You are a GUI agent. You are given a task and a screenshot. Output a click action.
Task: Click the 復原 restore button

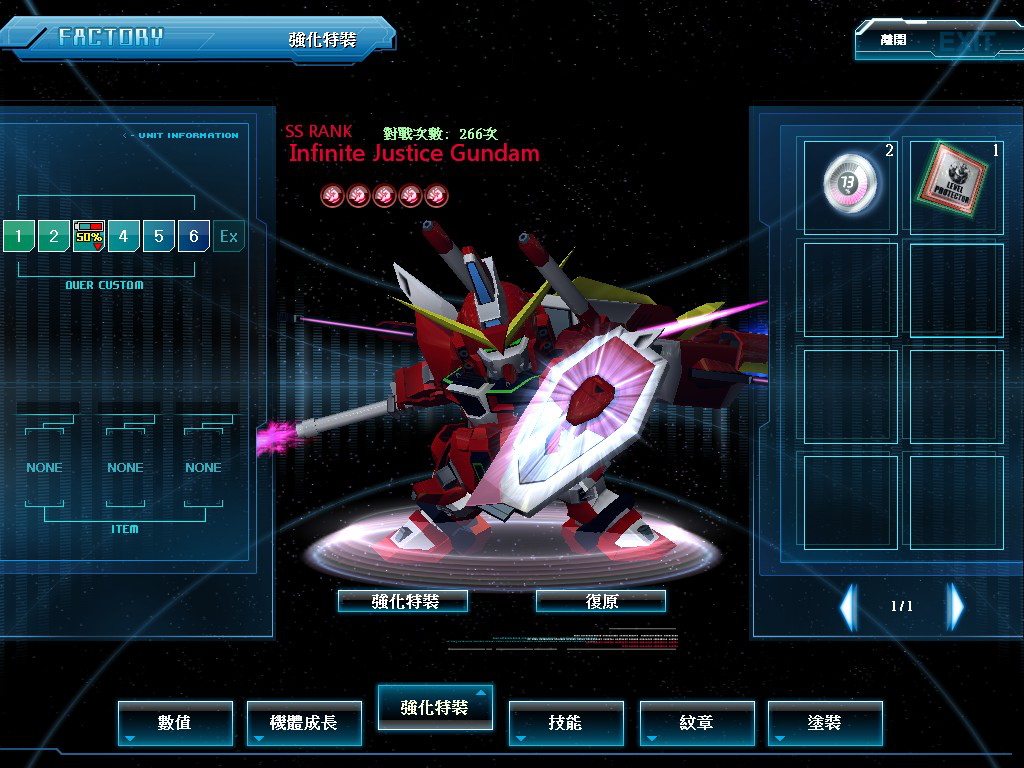click(600, 601)
